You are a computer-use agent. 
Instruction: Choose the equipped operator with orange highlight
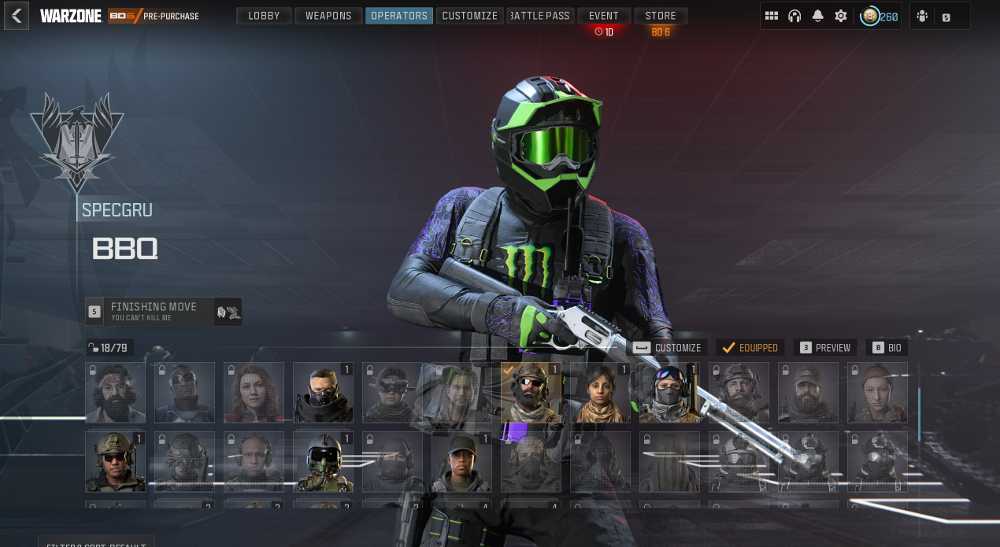click(530, 392)
